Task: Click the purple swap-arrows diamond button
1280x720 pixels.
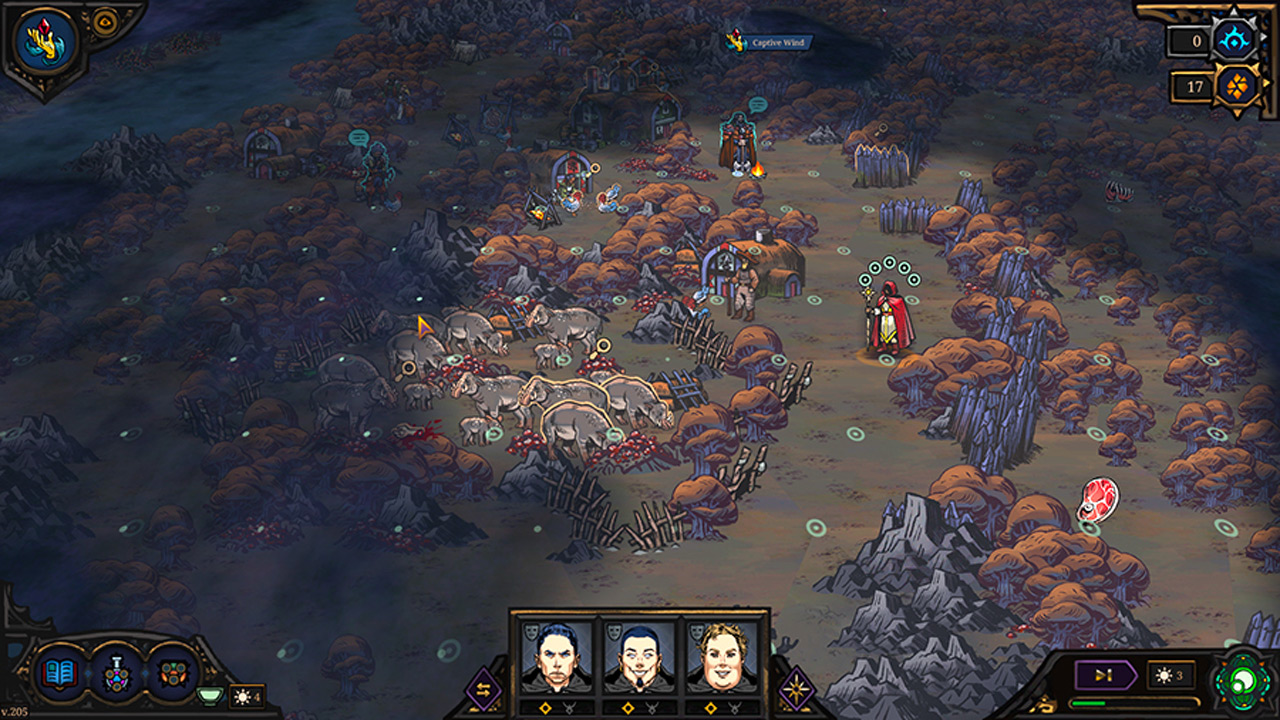Action: pos(484,690)
